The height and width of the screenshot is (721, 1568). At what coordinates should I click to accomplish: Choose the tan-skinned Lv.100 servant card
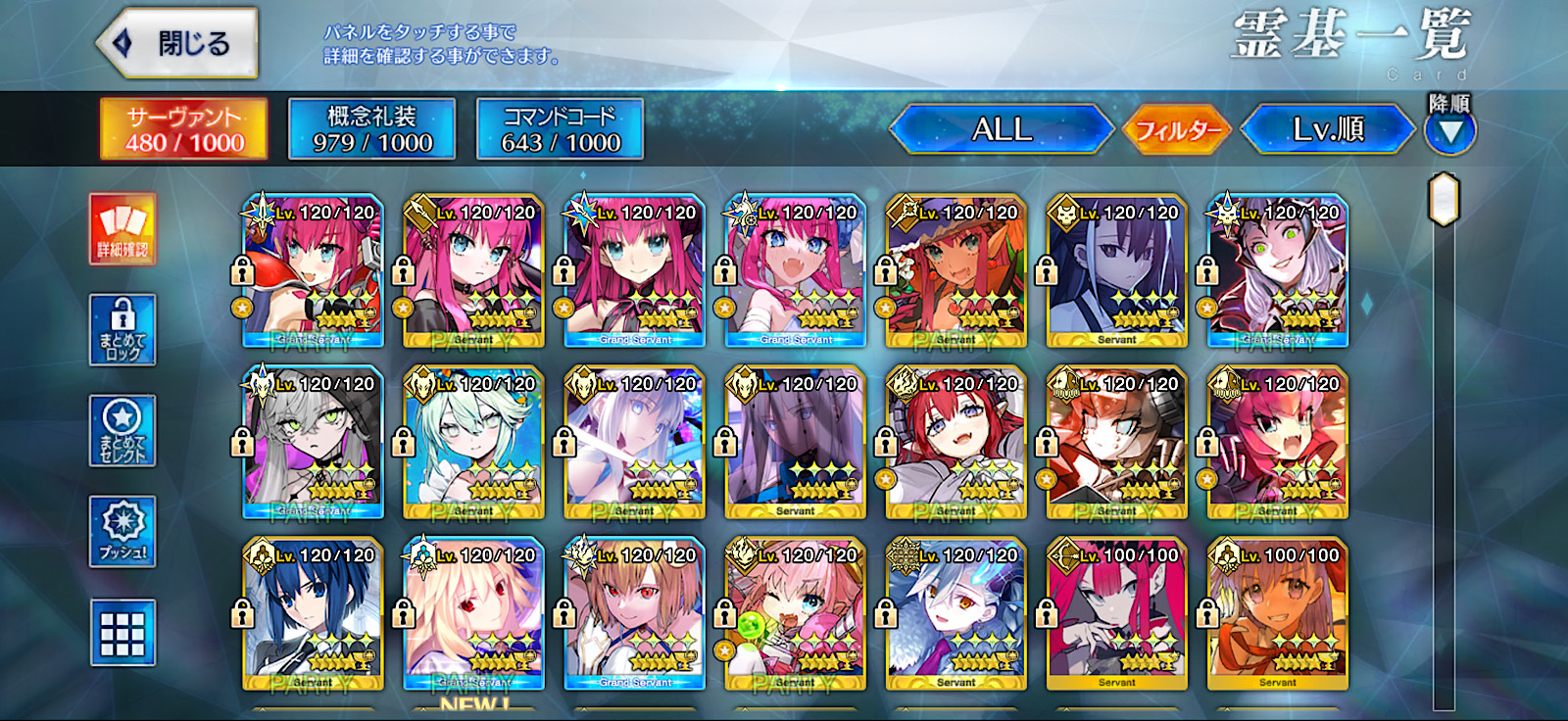(1277, 614)
